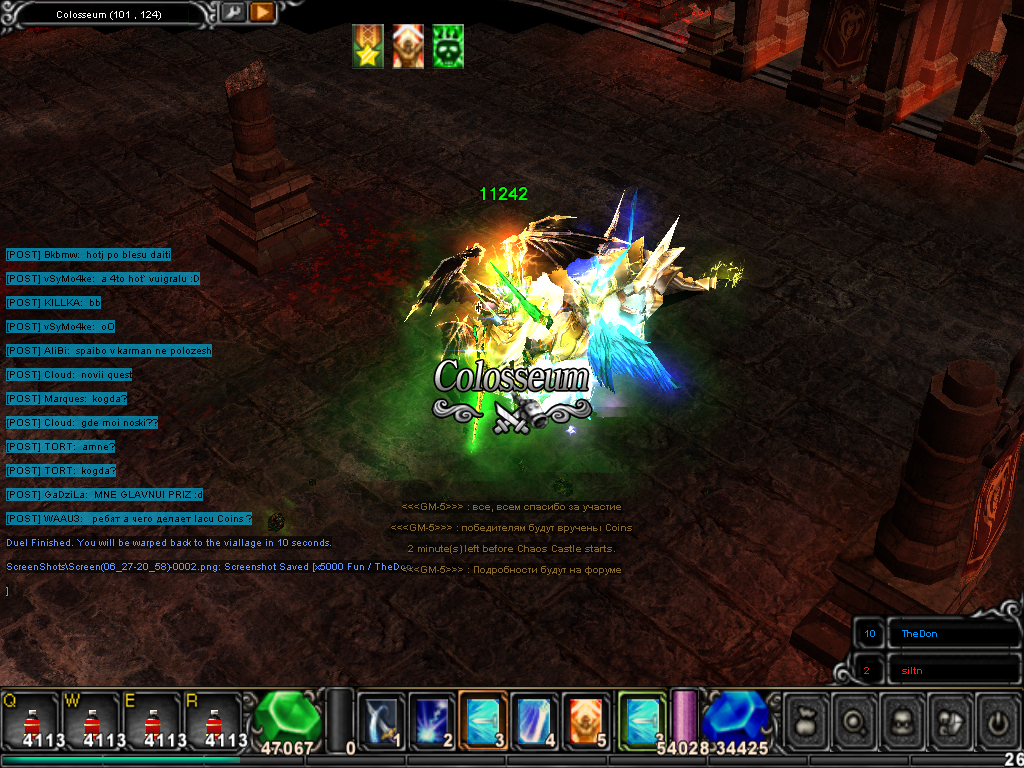Open the magnifier search button
The width and height of the screenshot is (1024, 768).
(855, 718)
